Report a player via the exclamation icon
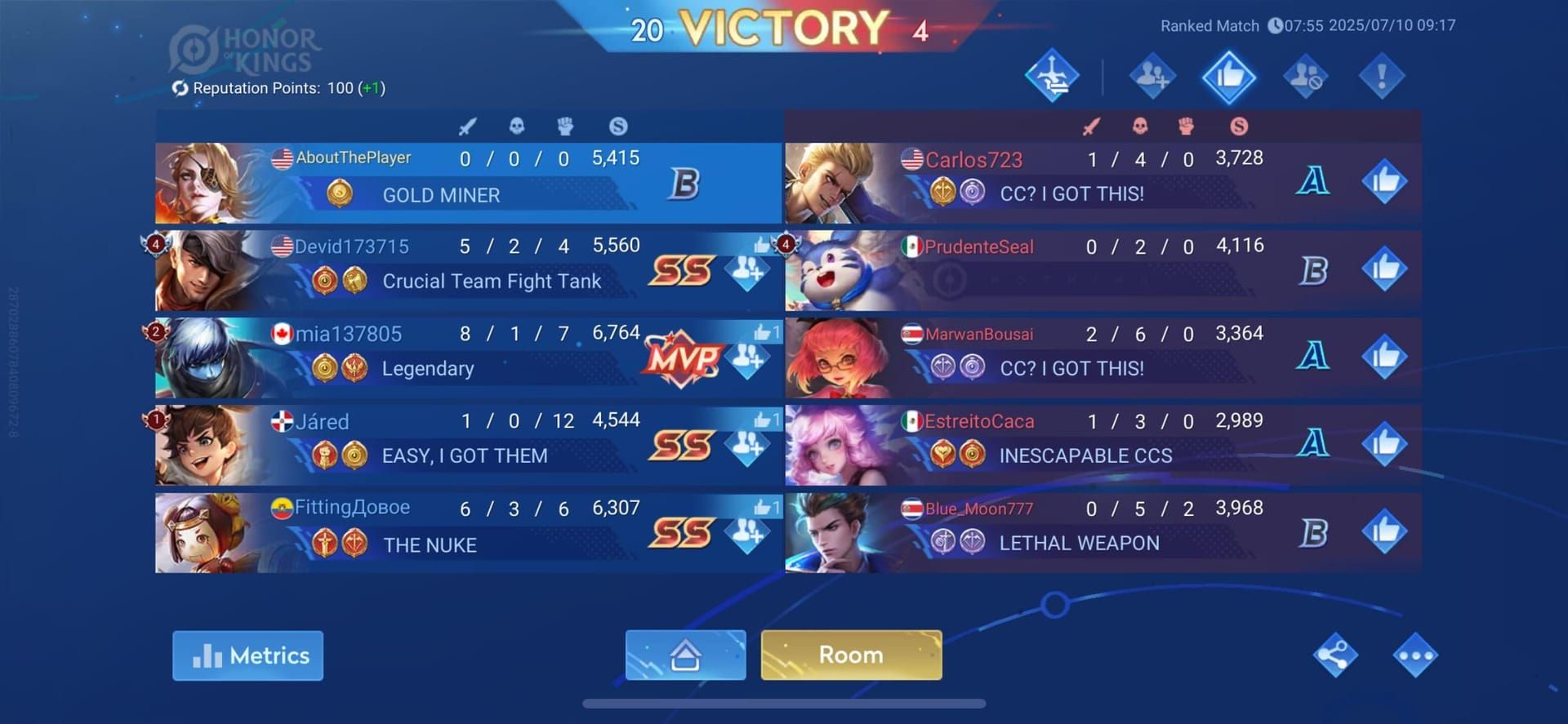 [x=1381, y=75]
